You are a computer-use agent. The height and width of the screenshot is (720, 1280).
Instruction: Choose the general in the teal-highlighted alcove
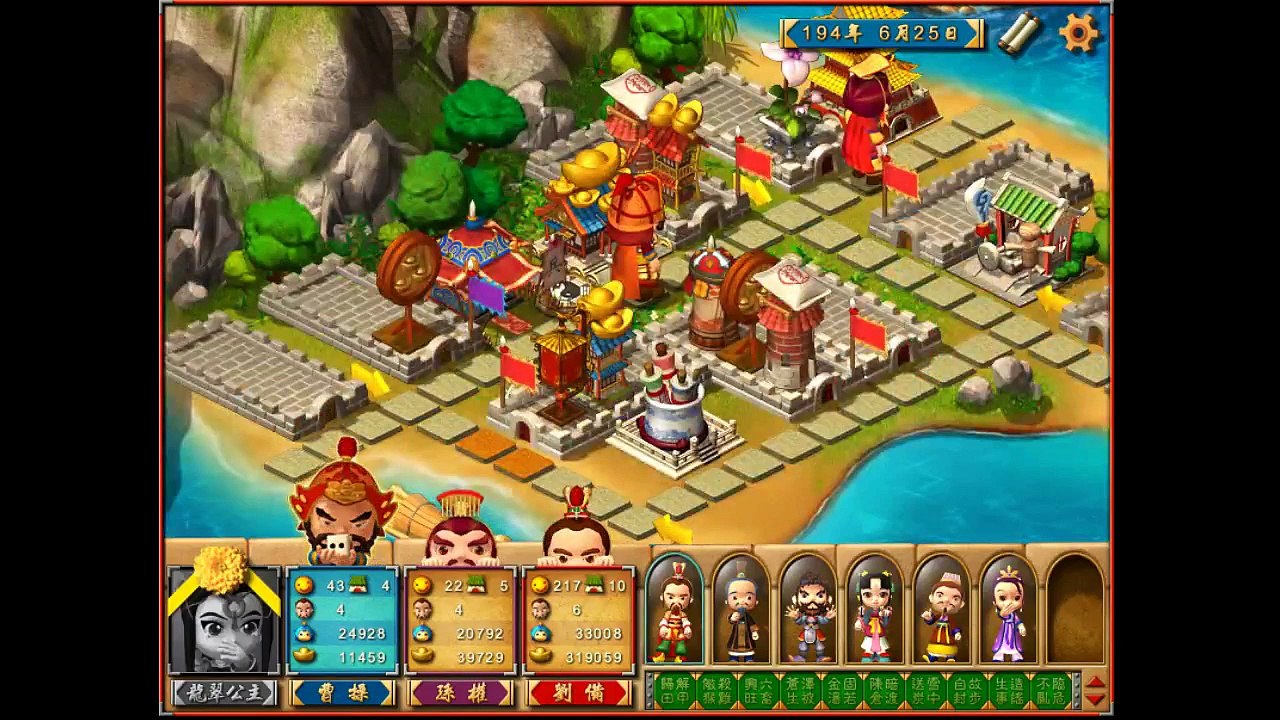(674, 608)
